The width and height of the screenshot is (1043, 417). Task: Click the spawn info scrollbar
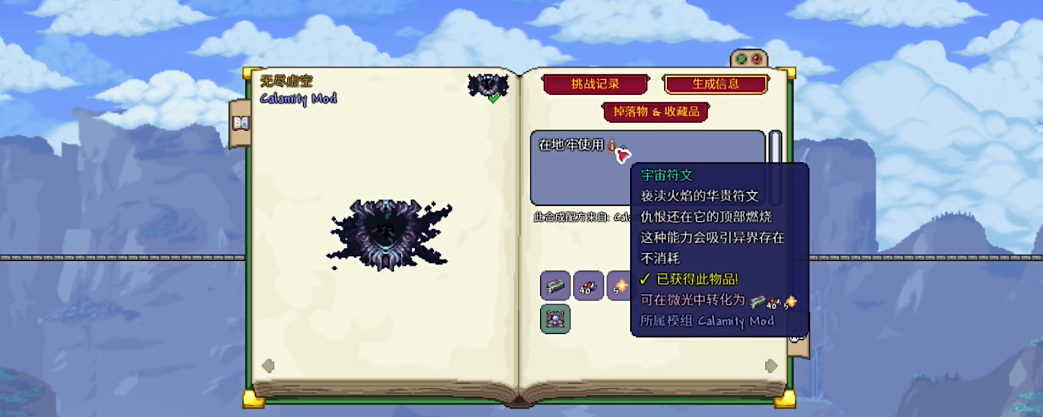[775, 165]
